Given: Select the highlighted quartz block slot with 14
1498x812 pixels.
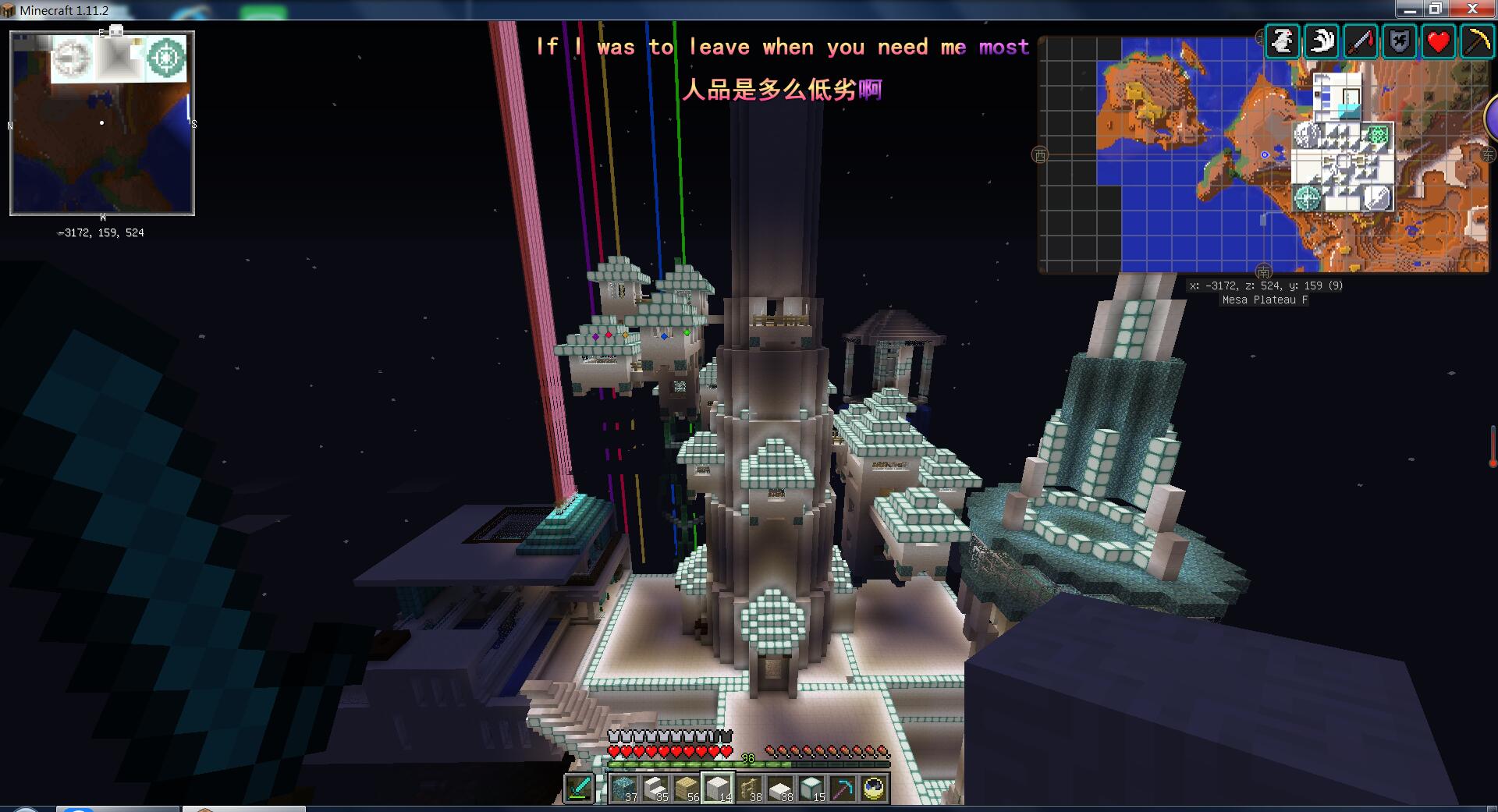Looking at the screenshot, I should tap(718, 788).
